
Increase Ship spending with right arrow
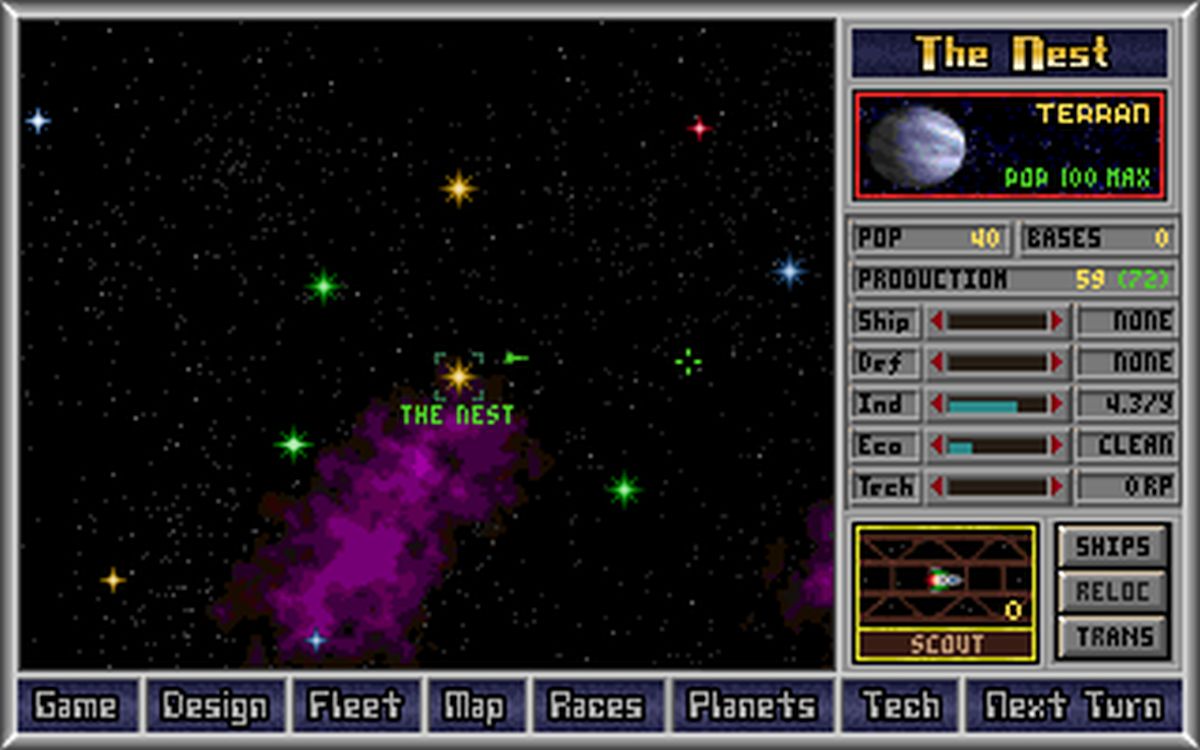pyautogui.click(x=1057, y=321)
